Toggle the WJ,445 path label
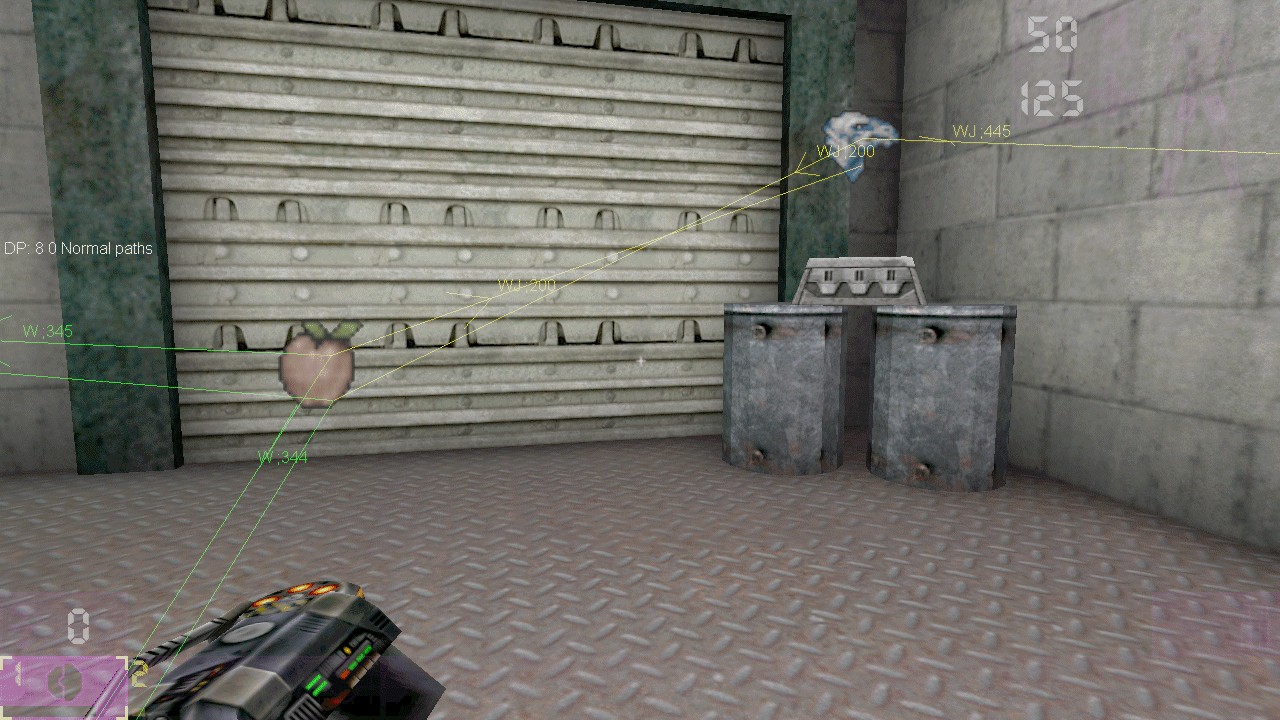 coord(981,131)
